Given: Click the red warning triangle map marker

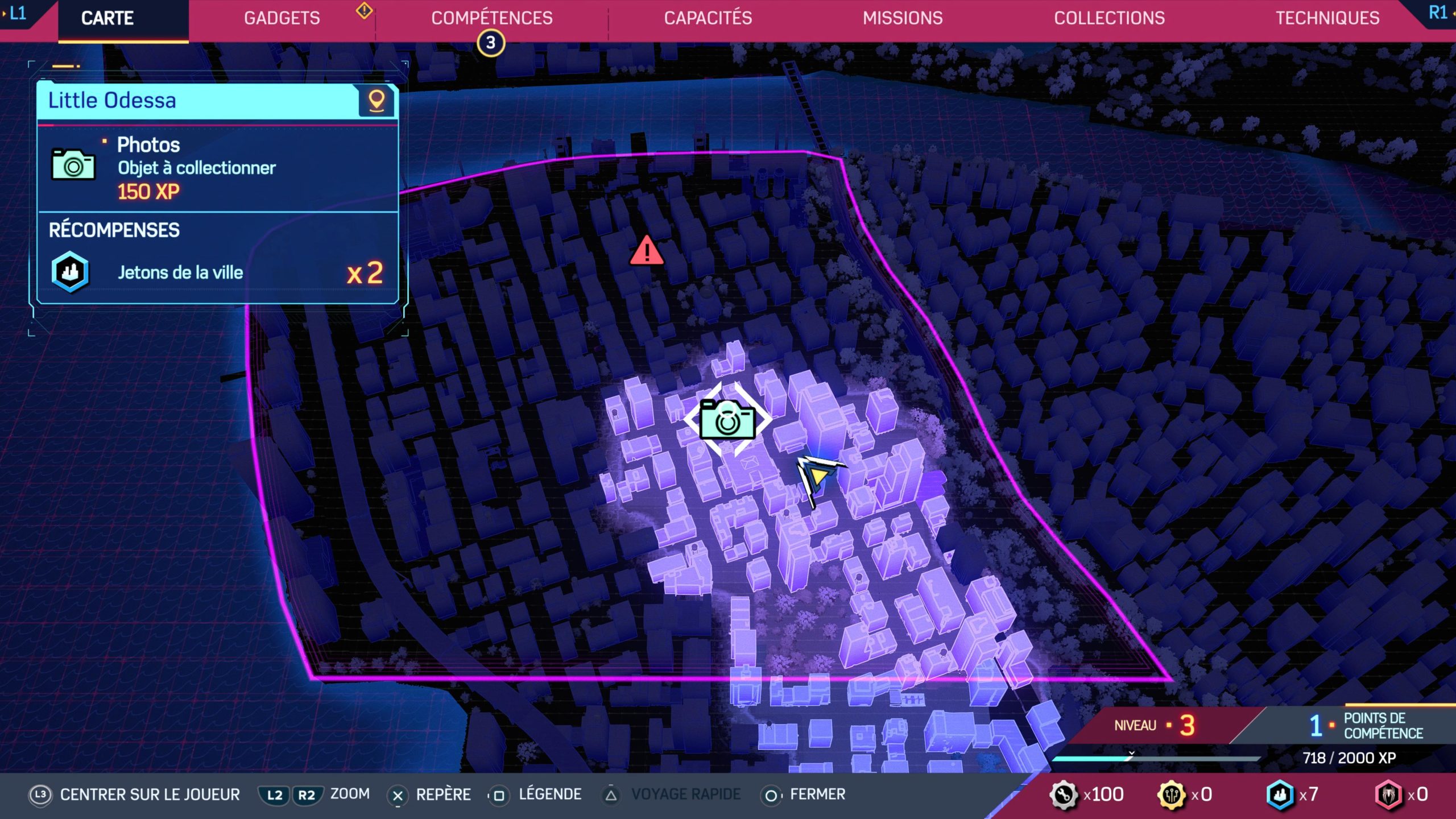Looking at the screenshot, I should 646,251.
